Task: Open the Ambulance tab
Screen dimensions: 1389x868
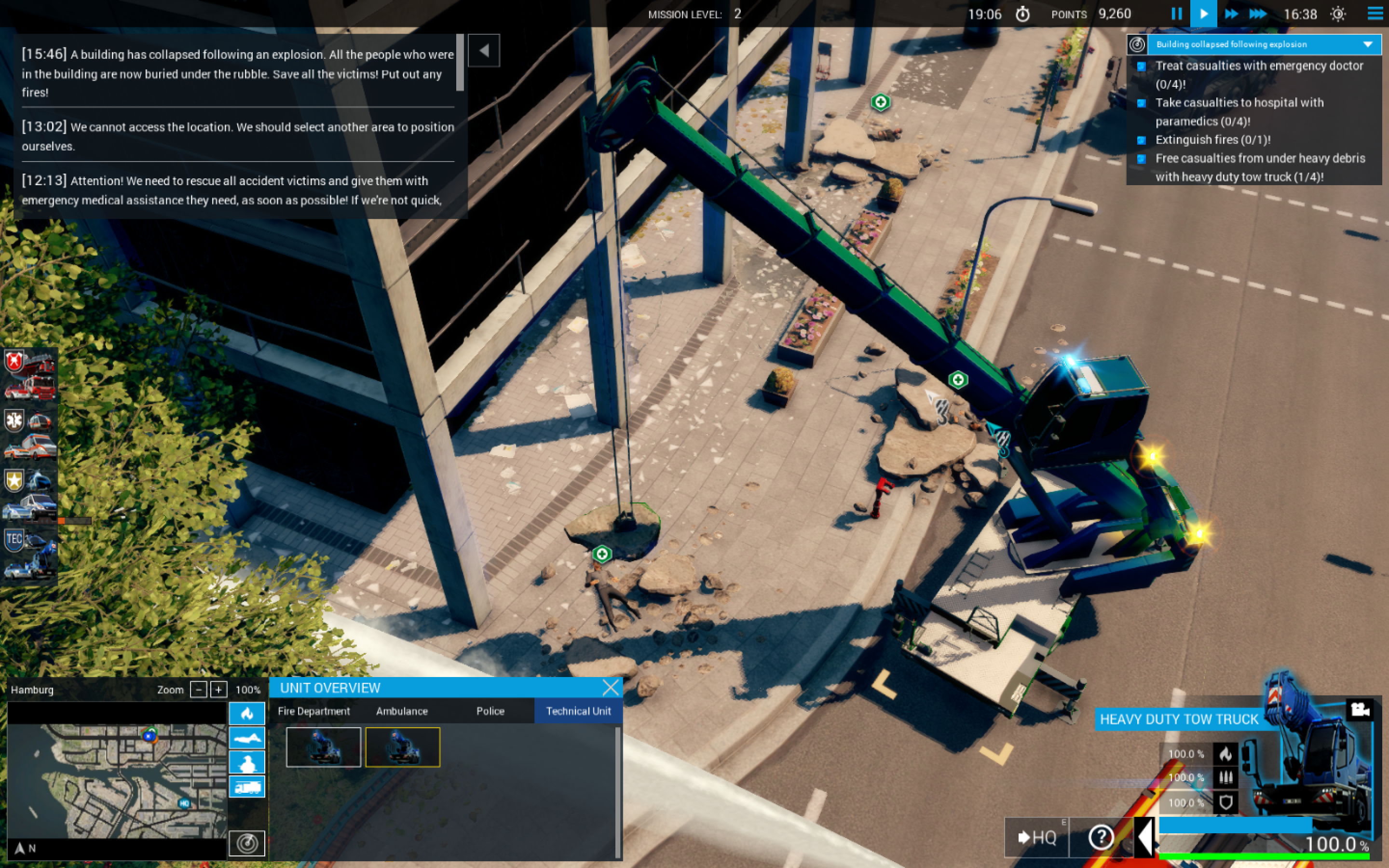Action: click(x=402, y=711)
